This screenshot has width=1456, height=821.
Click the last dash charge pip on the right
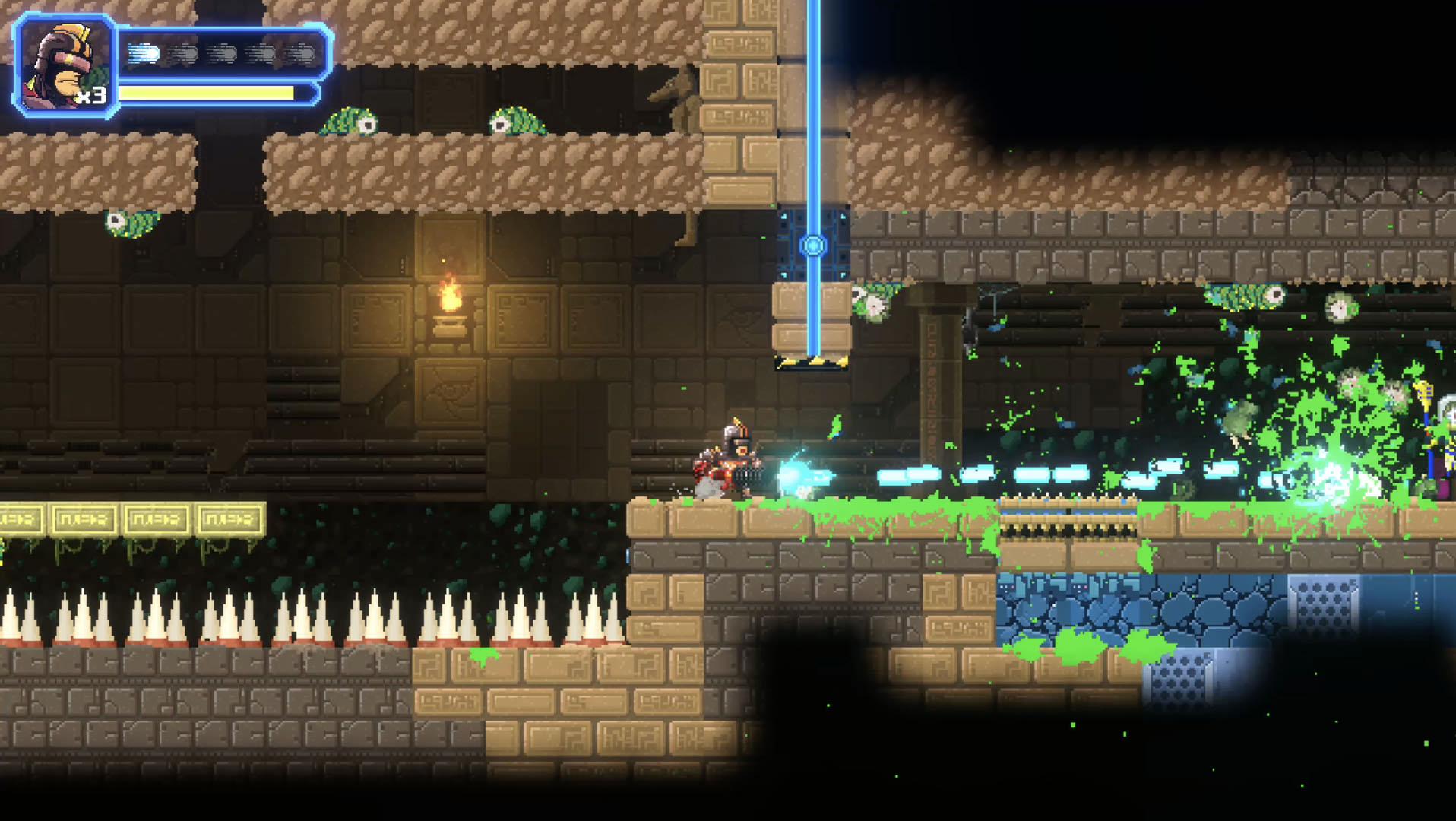click(298, 53)
